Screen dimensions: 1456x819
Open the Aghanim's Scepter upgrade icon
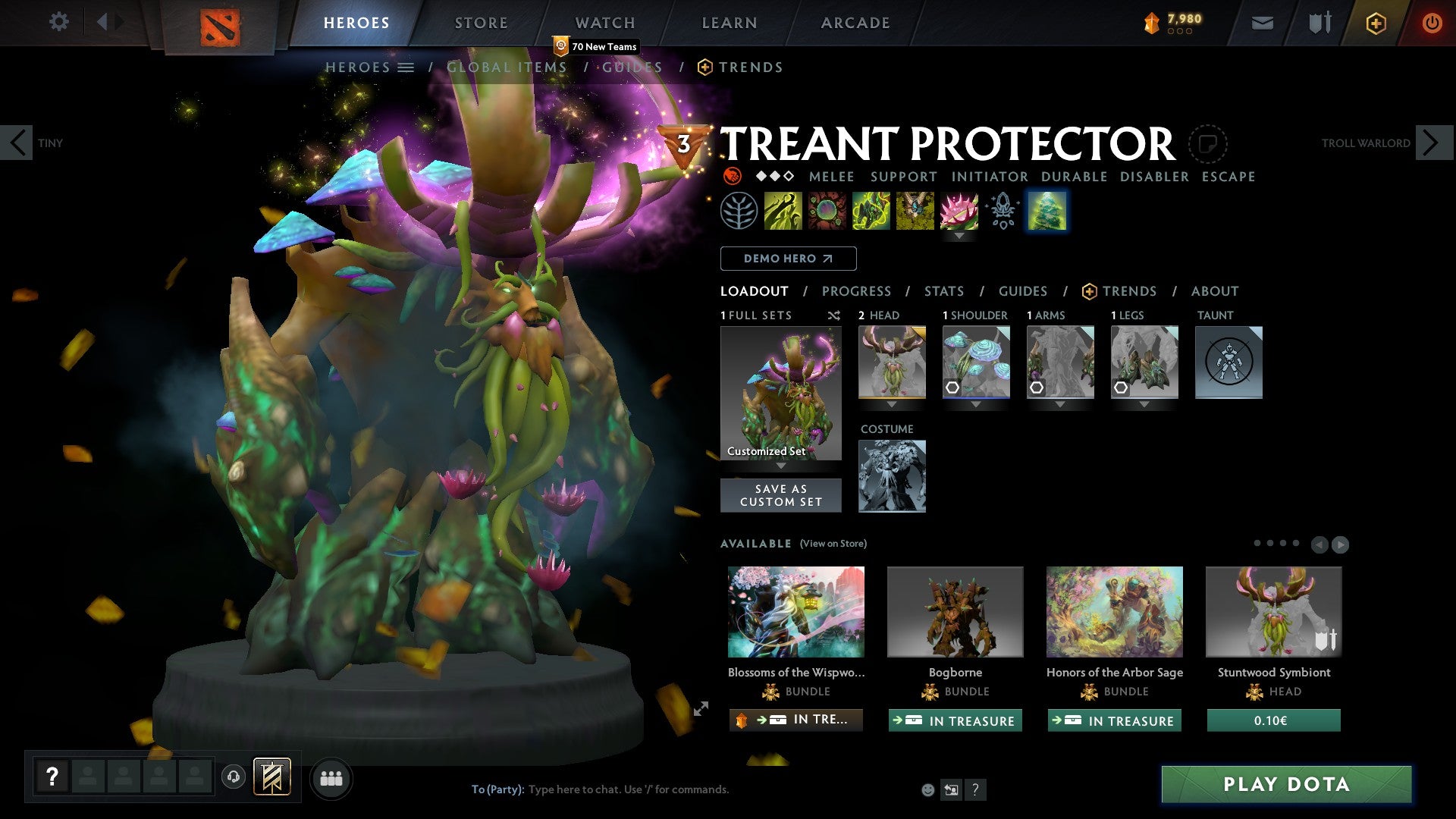click(x=1003, y=211)
